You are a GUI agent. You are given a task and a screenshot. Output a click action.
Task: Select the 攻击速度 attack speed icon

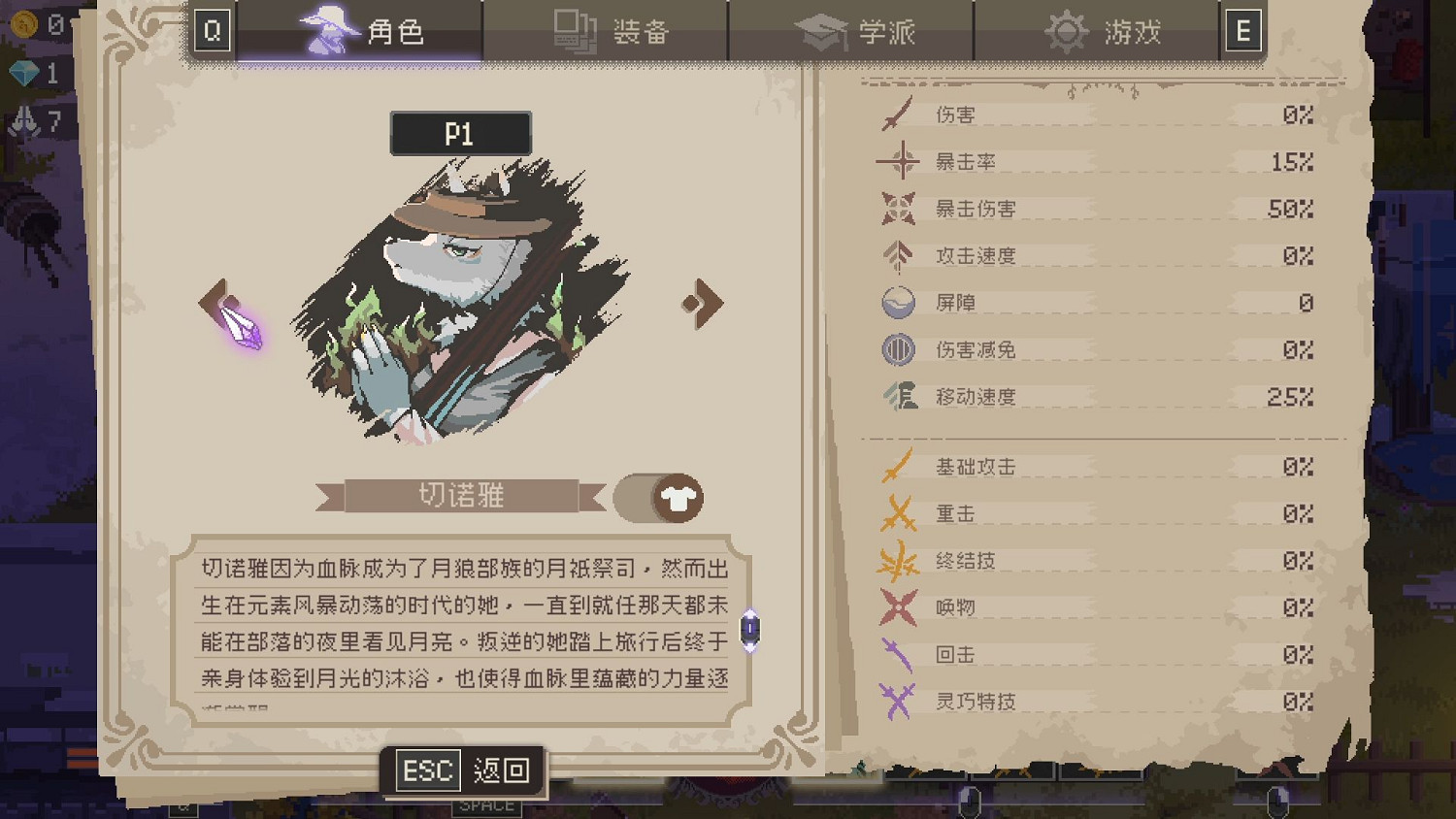[899, 254]
